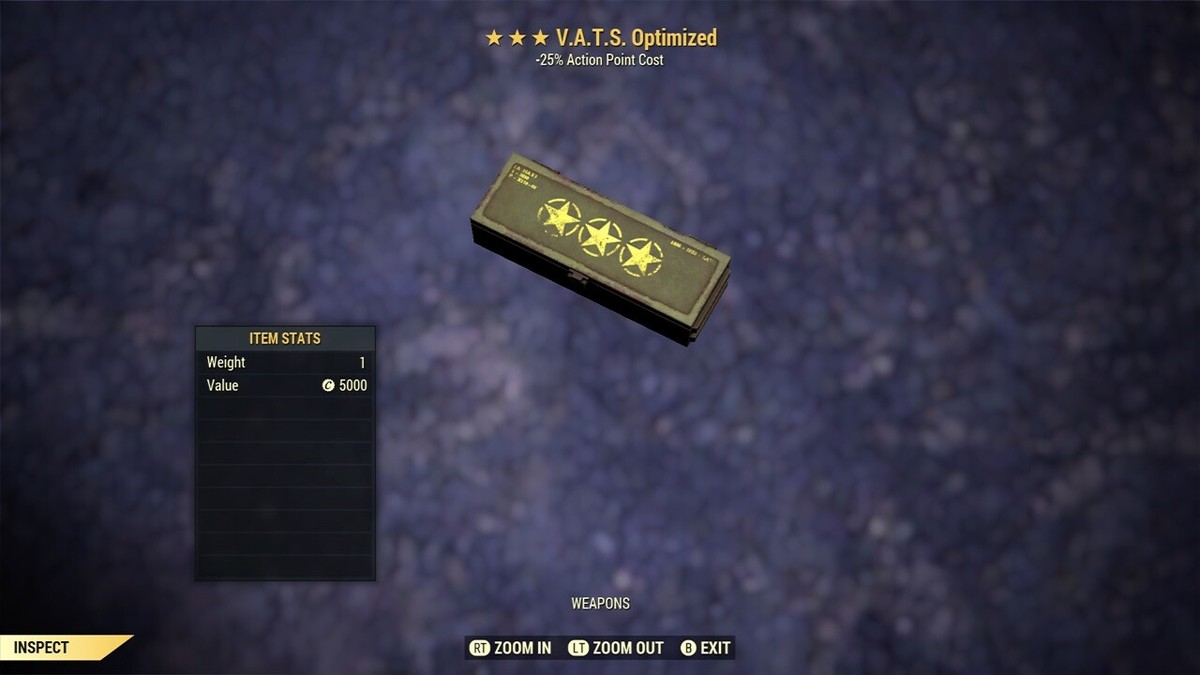Zoom in on the inspected item
The height and width of the screenshot is (675, 1200).
510,648
